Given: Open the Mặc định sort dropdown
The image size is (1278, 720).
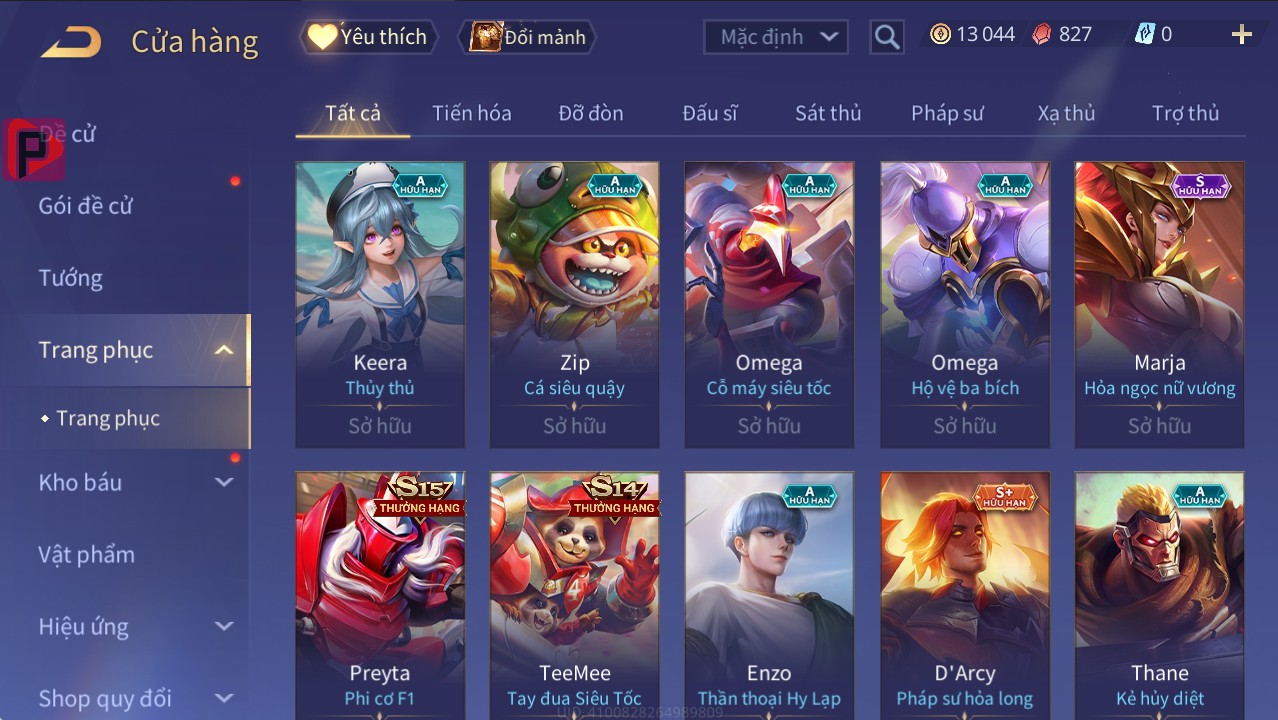Looking at the screenshot, I should (x=775, y=37).
